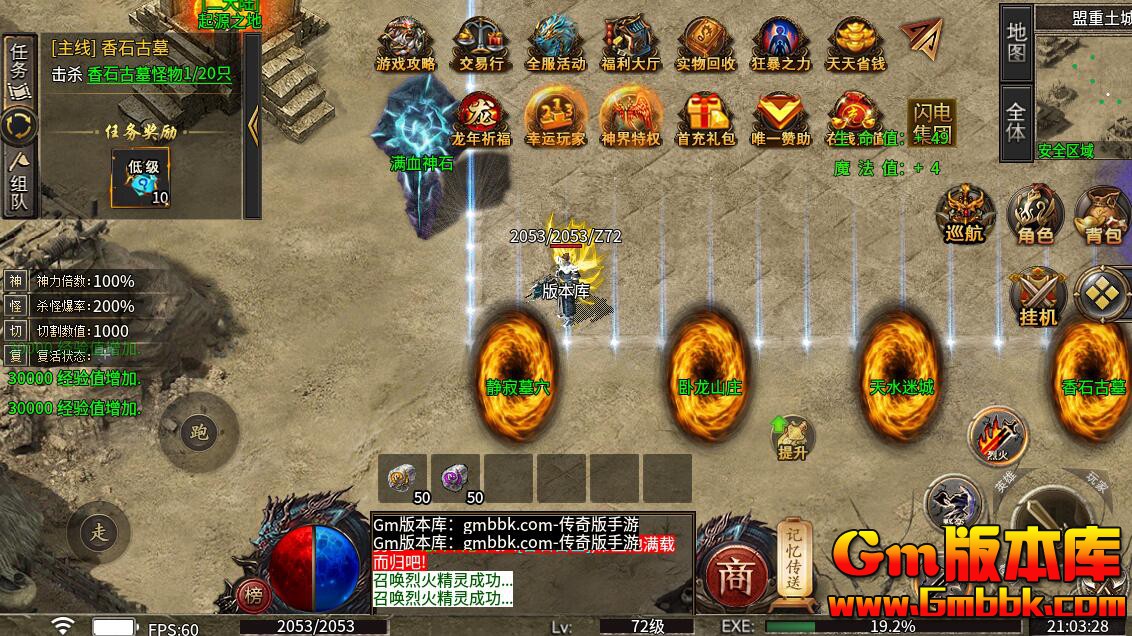Screen dimensions: 1132x636
Task: Open the 福利大厅 welfare hall
Action: (x=631, y=42)
